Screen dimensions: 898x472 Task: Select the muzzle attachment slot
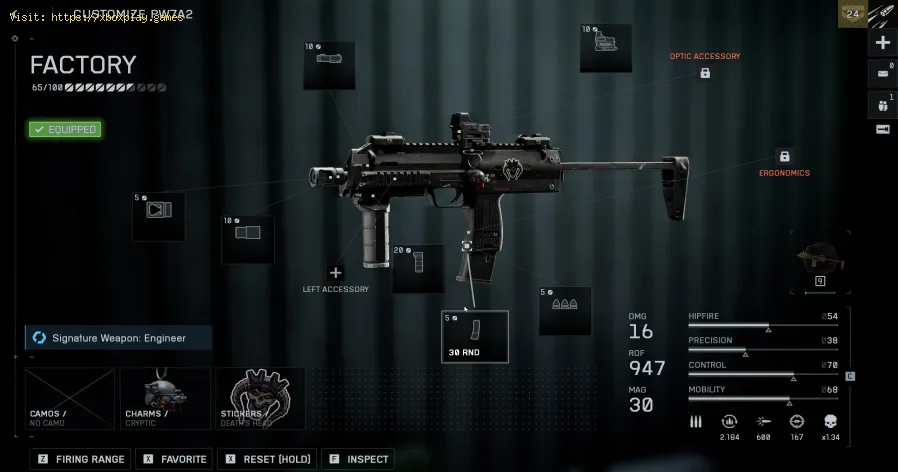click(x=159, y=217)
